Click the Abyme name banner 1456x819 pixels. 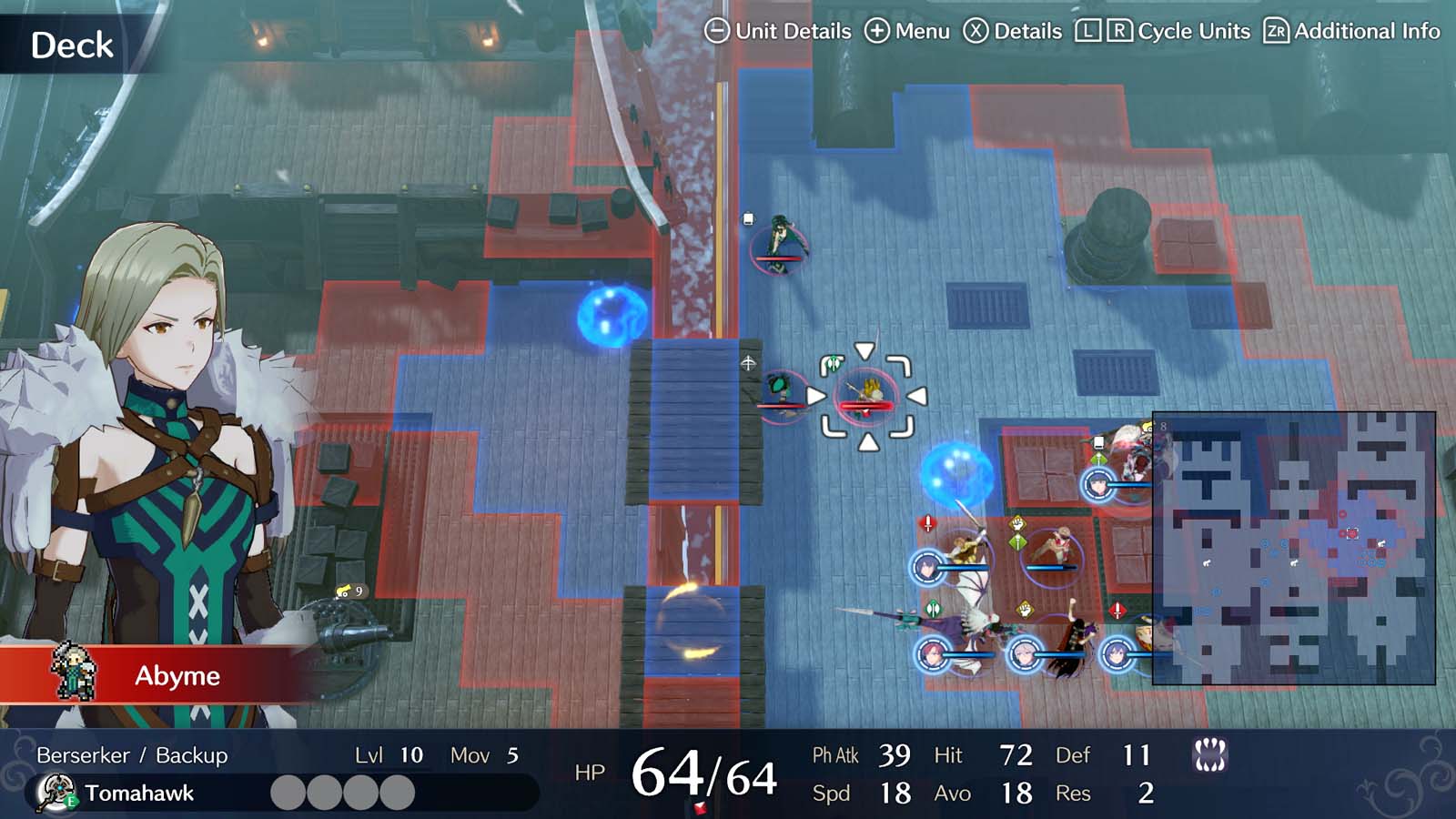tap(177, 676)
